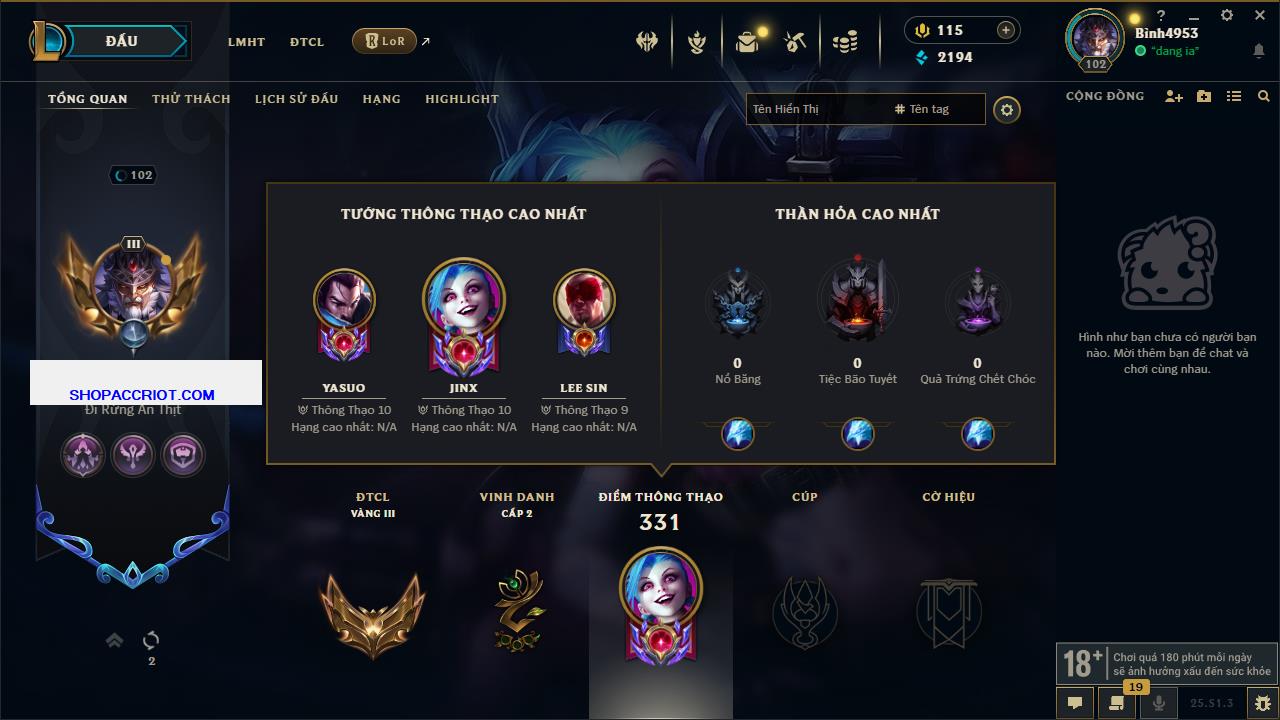View the ĐTCL Vàng III rank emblem
The width and height of the screenshot is (1280, 720).
[372, 613]
